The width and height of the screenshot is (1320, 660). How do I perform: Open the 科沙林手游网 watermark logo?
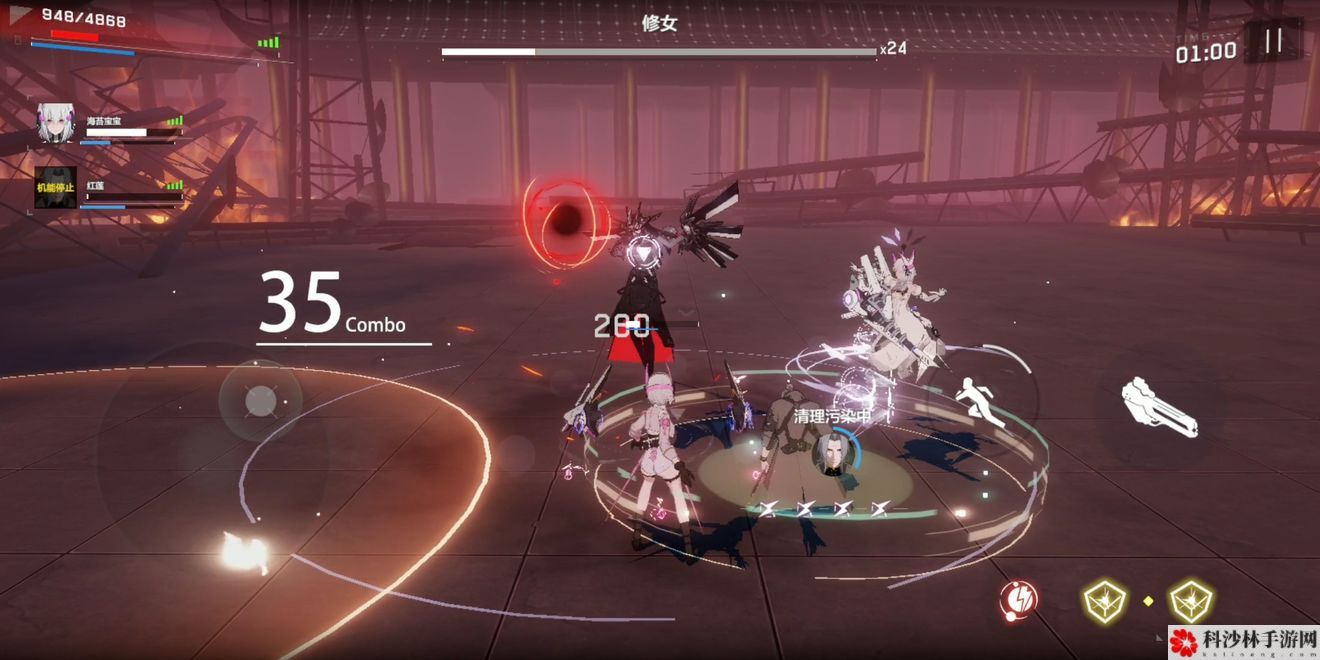tap(1244, 642)
